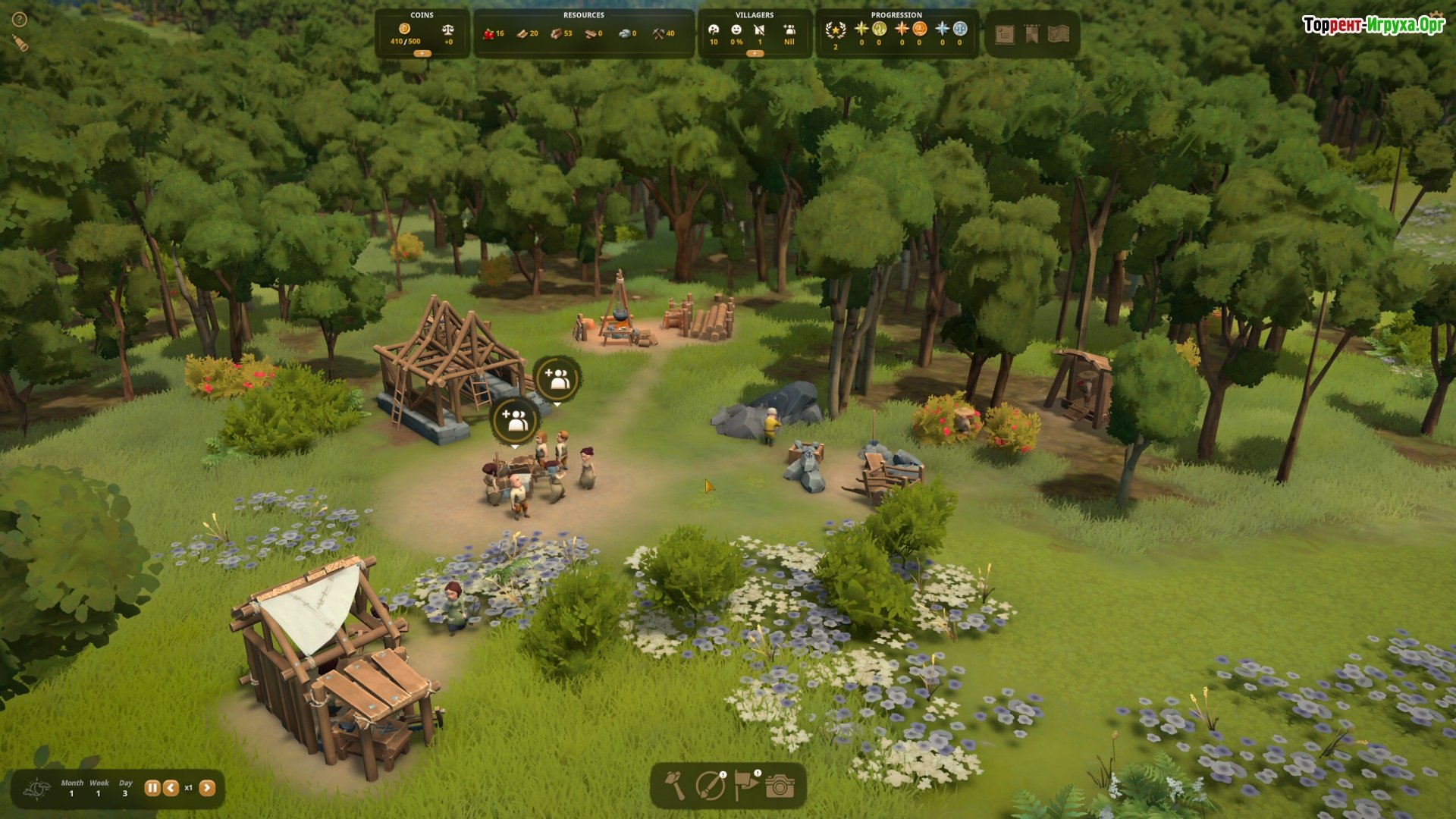This screenshot has height=819, width=1456.
Task: Click the laurel star progression icon
Action: (x=836, y=30)
